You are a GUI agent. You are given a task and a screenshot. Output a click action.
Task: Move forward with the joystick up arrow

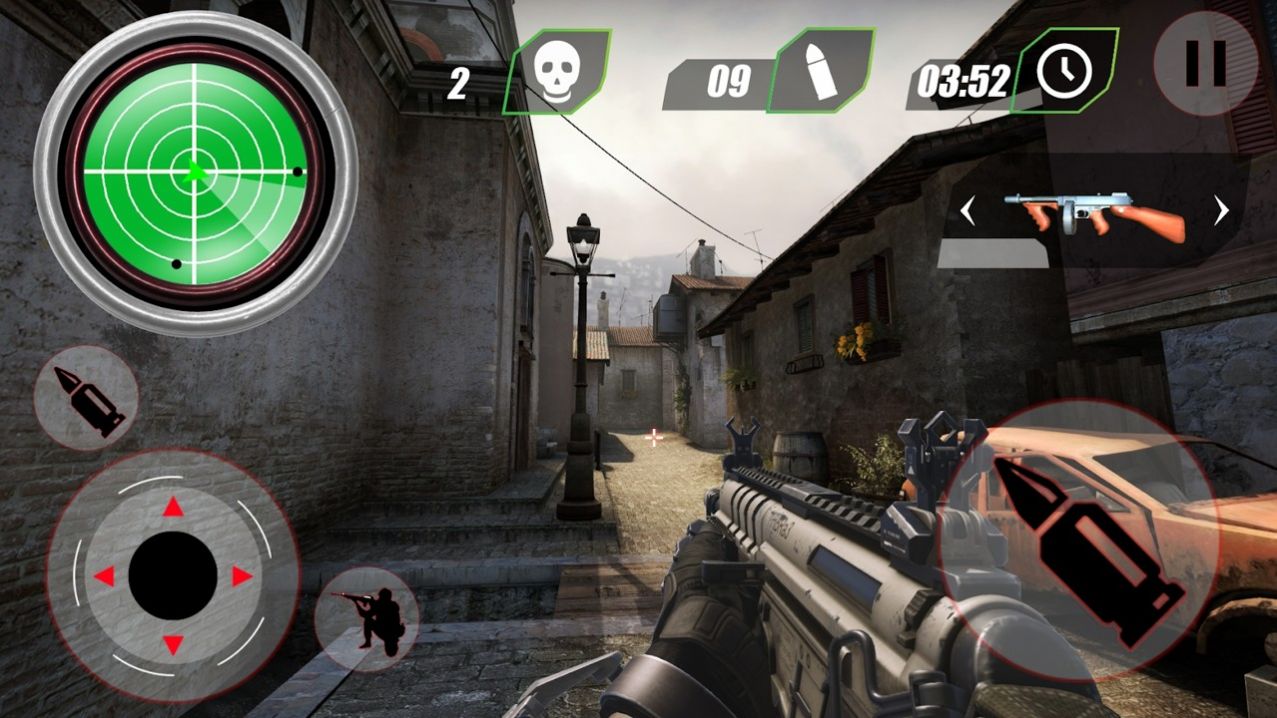(173, 509)
